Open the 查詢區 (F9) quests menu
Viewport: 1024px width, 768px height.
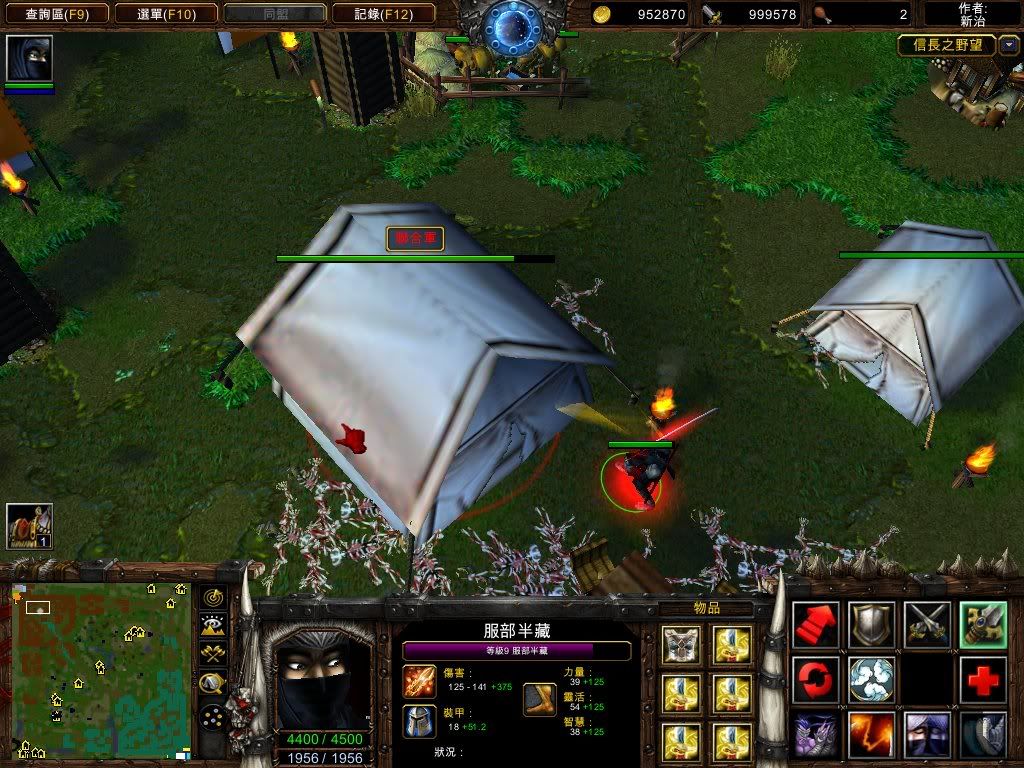[x=56, y=14]
